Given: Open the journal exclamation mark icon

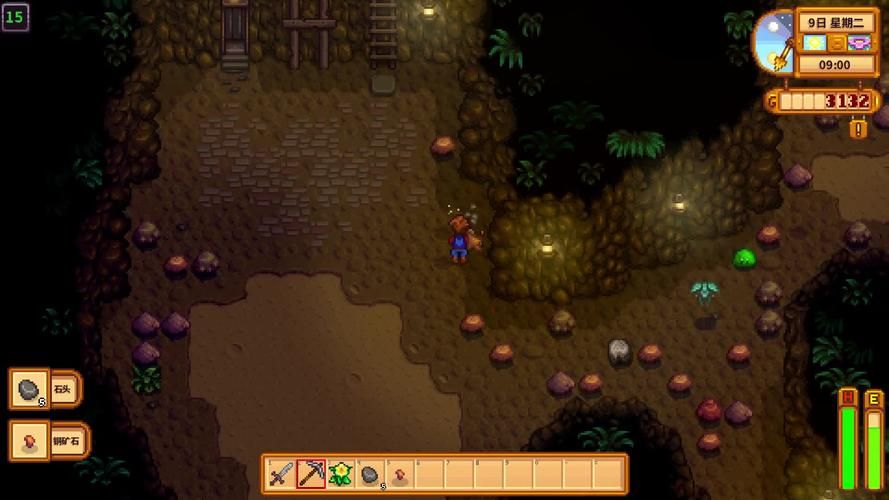Looking at the screenshot, I should [858, 129].
